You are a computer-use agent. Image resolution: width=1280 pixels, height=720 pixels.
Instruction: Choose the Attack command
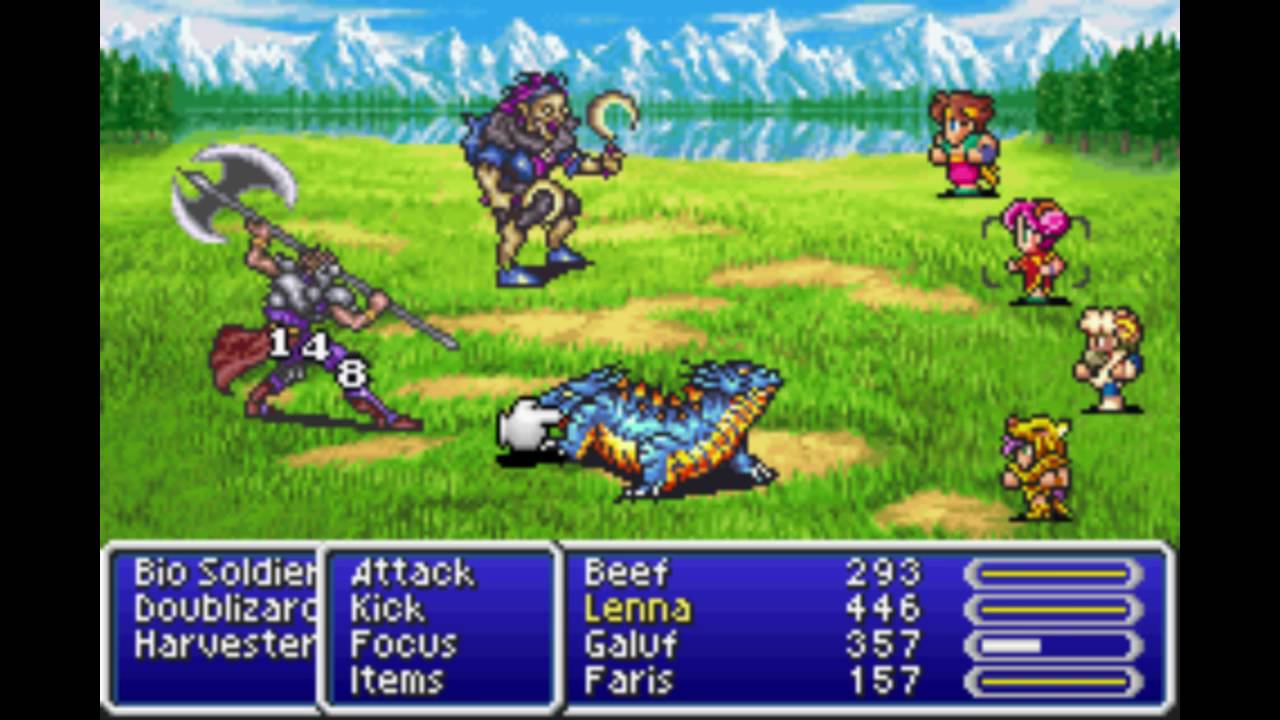tap(412, 573)
